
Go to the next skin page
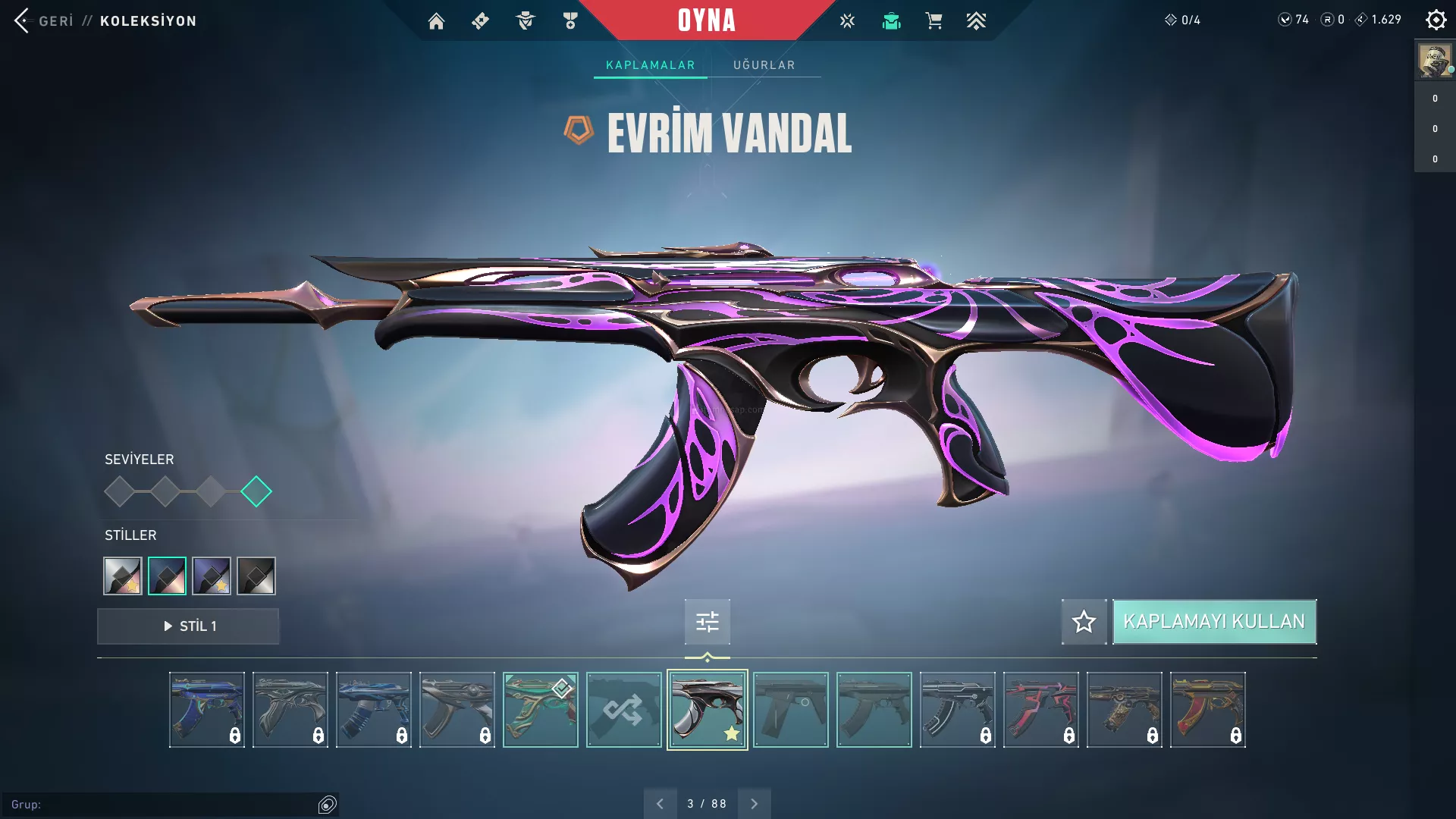click(754, 804)
